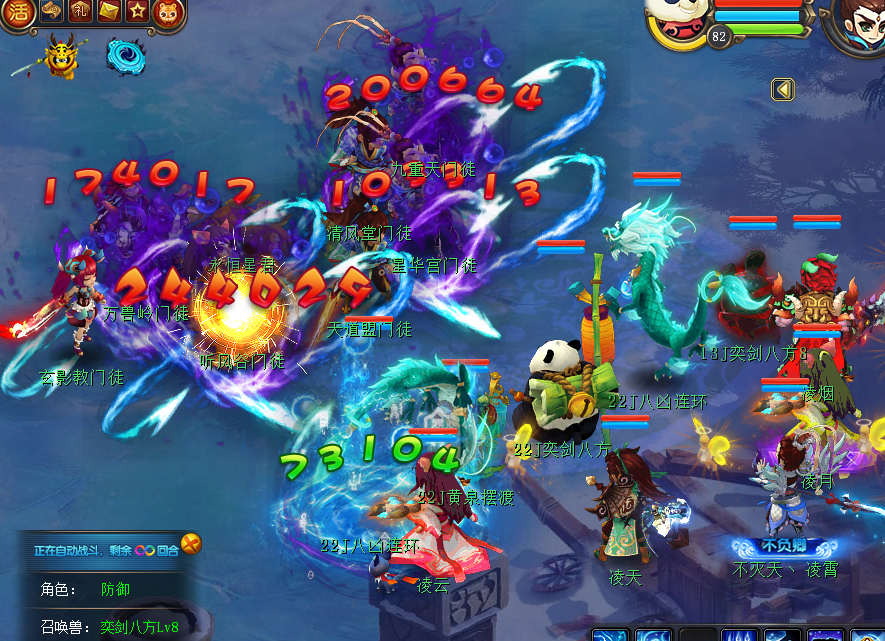Click the gold star icon
The width and height of the screenshot is (885, 641).
(x=138, y=12)
